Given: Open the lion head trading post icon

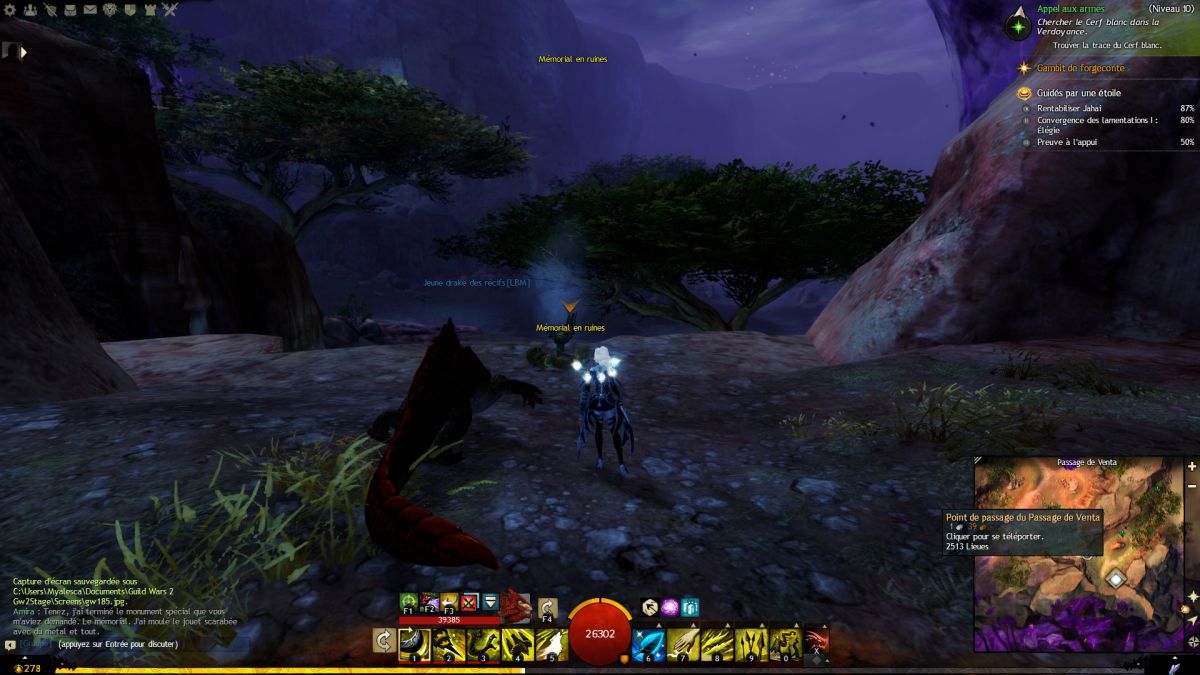Looking at the screenshot, I should coord(108,9).
